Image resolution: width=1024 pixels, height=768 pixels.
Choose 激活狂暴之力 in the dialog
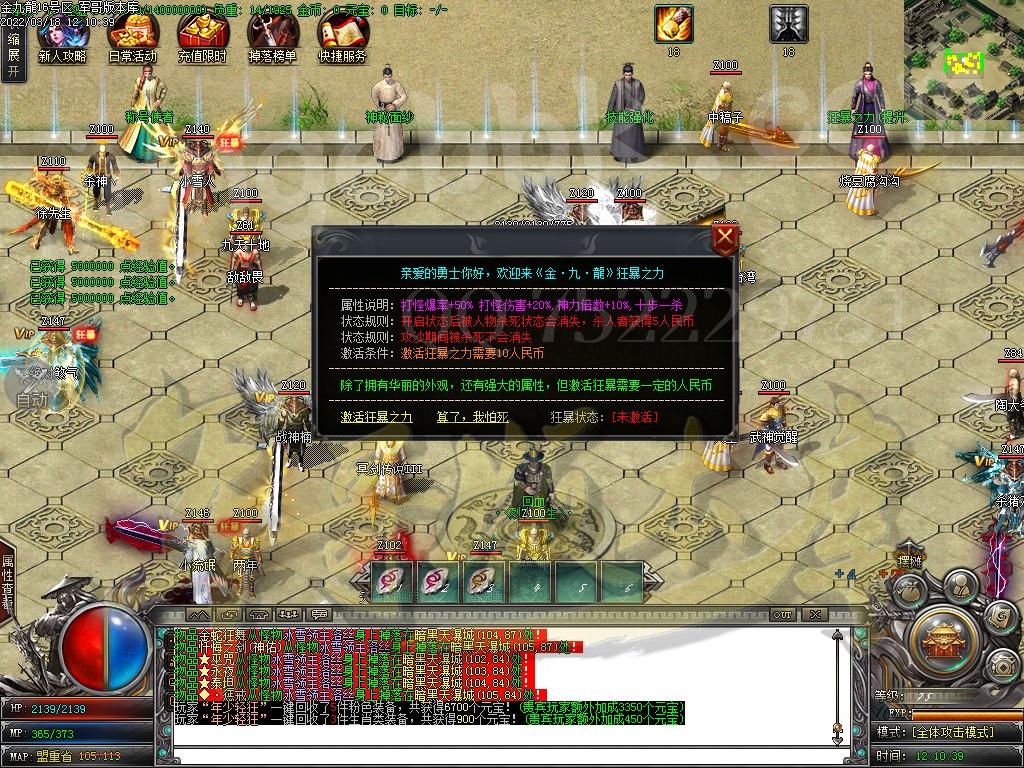(376, 416)
